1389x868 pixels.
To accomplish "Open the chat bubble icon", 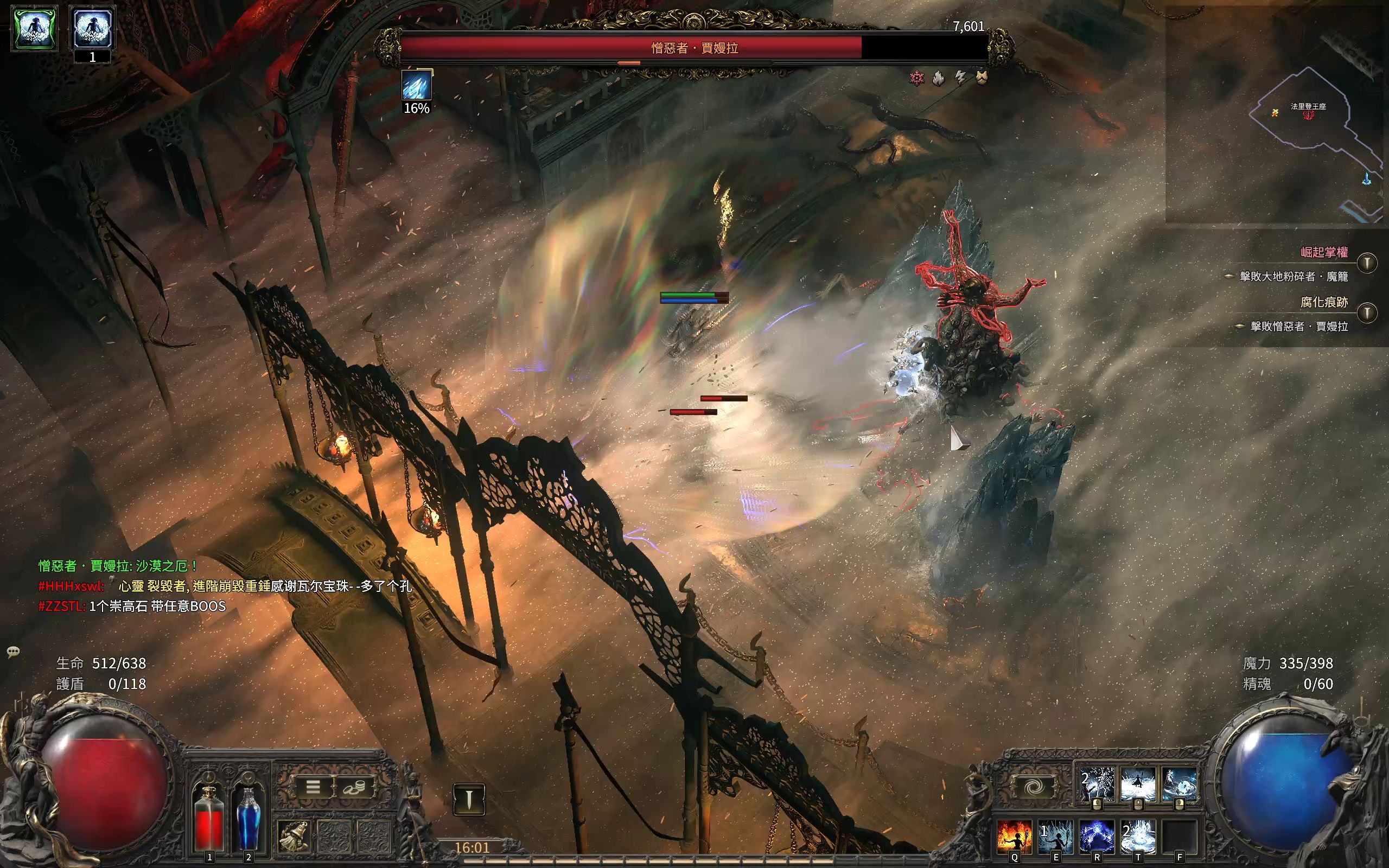I will (13, 652).
